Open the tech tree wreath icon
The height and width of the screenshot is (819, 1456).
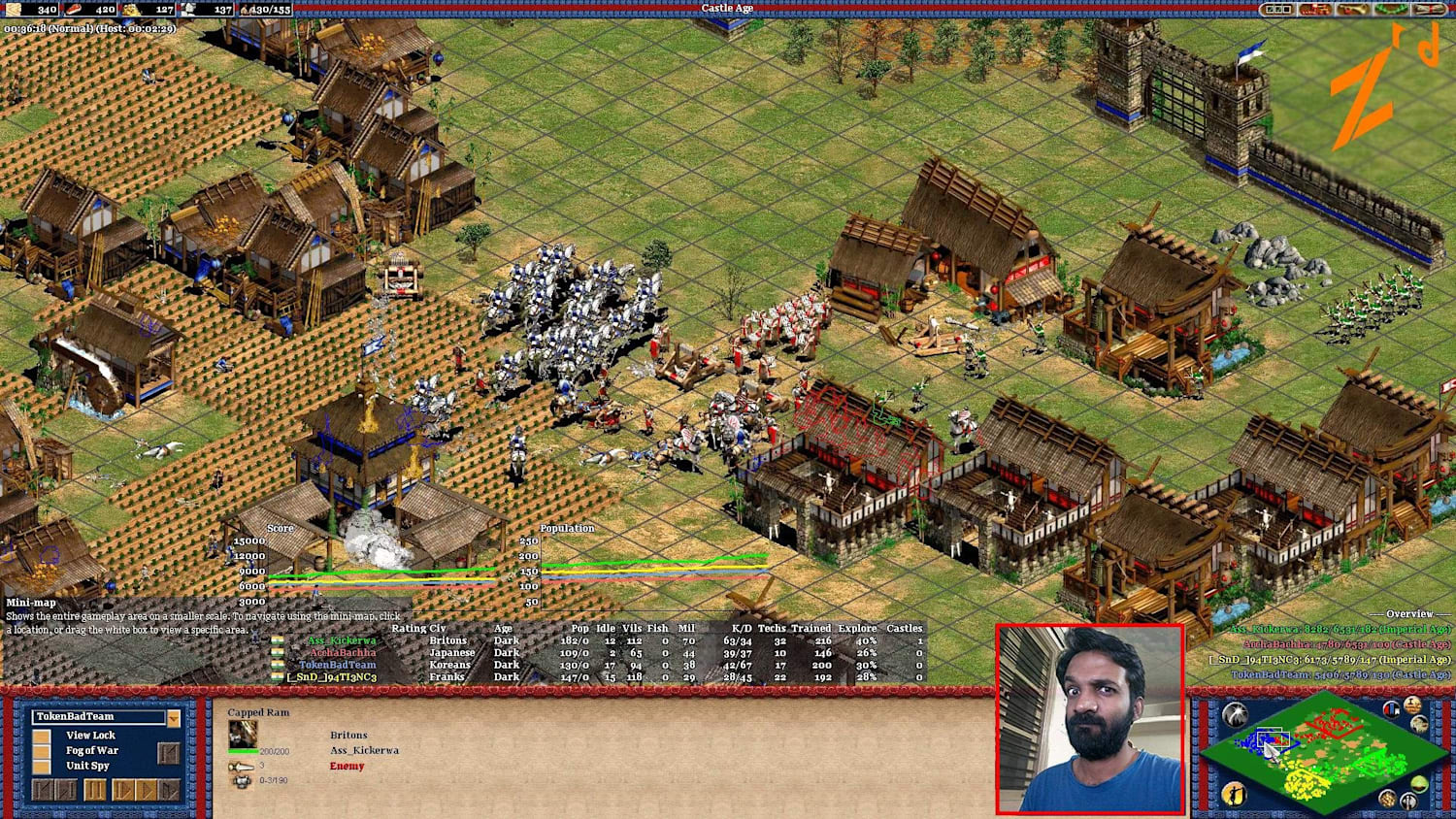tap(1391, 9)
